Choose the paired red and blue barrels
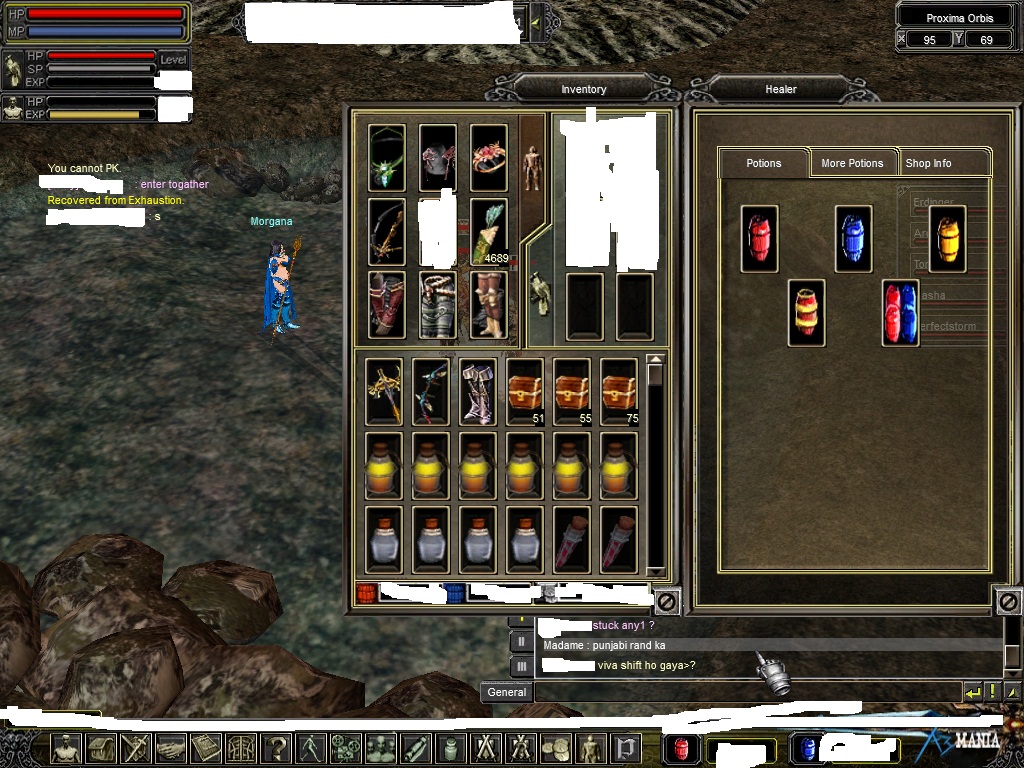Viewport: 1024px width, 768px height. point(900,313)
